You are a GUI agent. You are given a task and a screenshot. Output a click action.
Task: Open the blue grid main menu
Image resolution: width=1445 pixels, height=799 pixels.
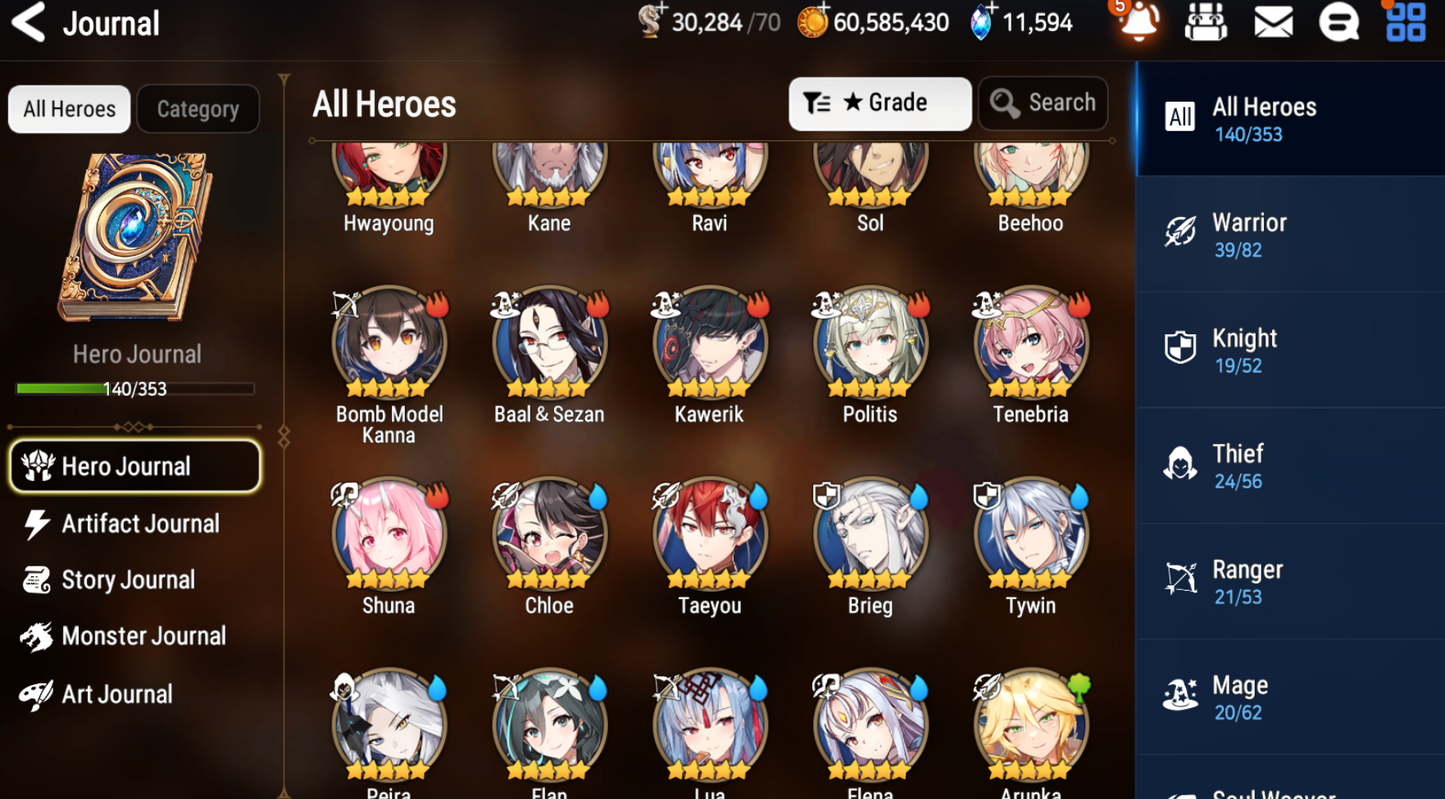pyautogui.click(x=1405, y=22)
